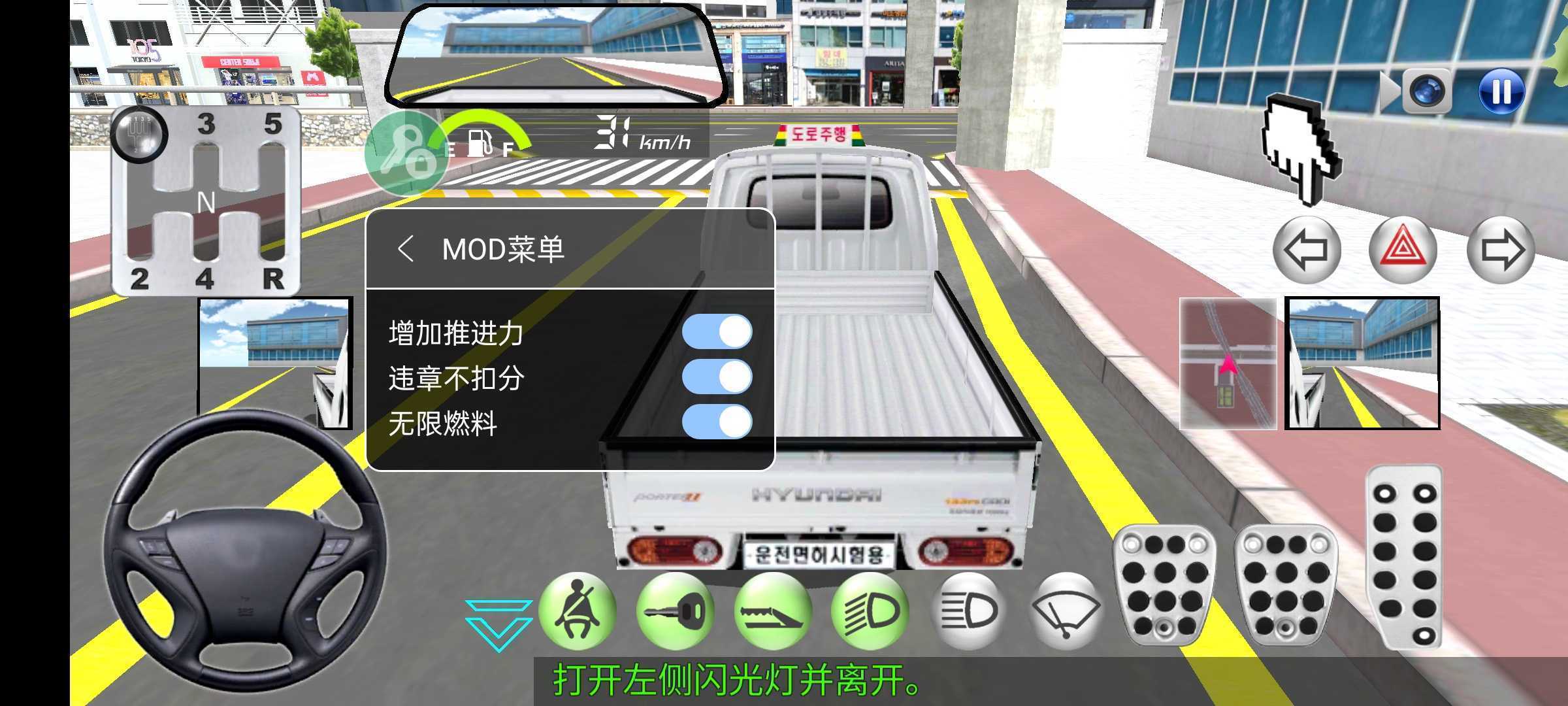
Task: Disable the 违章不扣分 mod toggle
Action: pyautogui.click(x=719, y=377)
